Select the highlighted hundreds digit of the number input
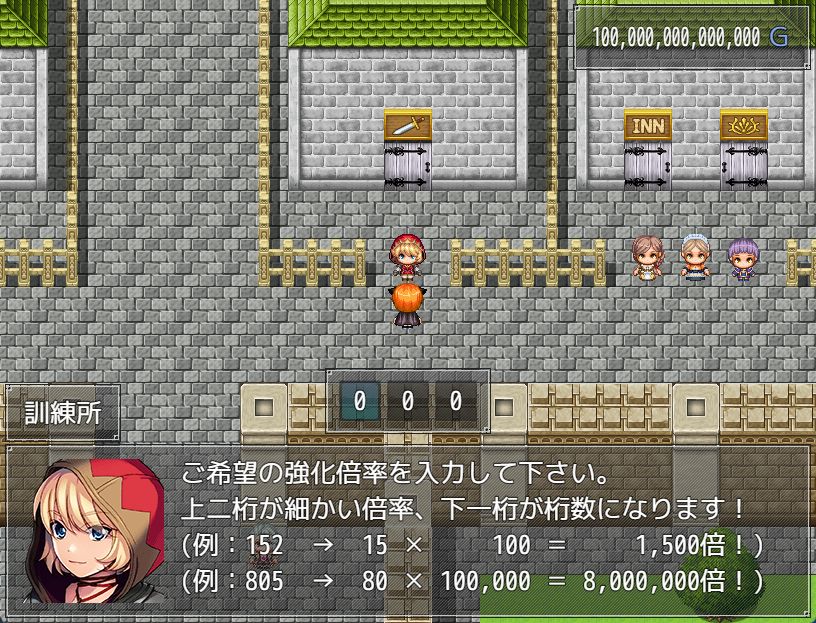The height and width of the screenshot is (623, 816). click(x=359, y=402)
